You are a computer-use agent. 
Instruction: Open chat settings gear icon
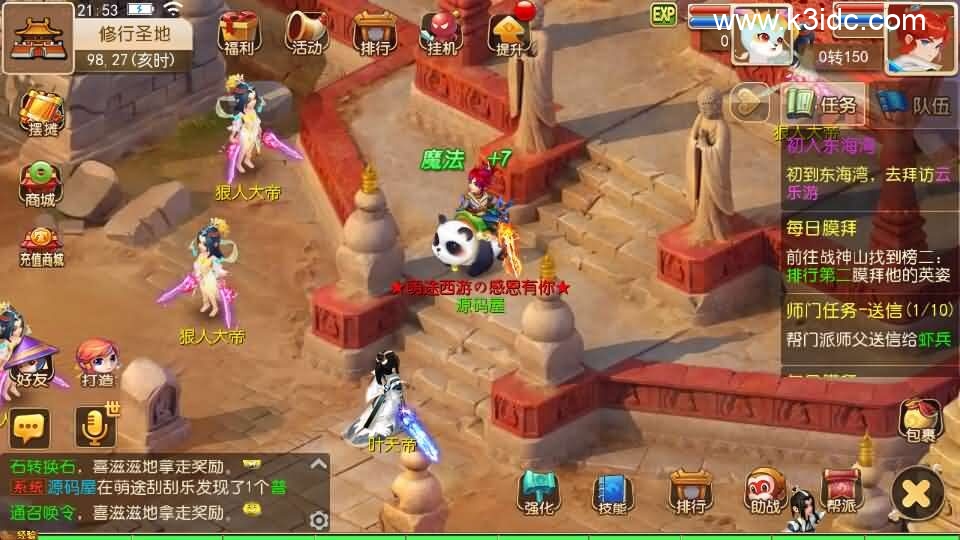319,520
